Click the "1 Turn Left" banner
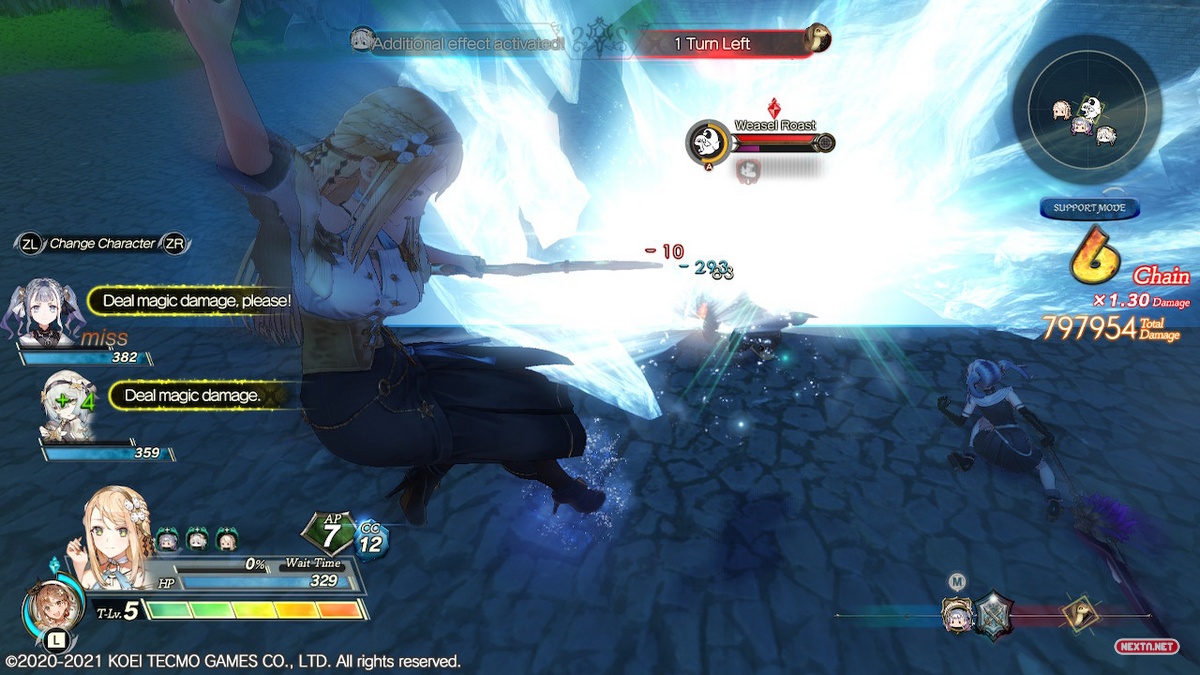The height and width of the screenshot is (675, 1200). point(722,43)
